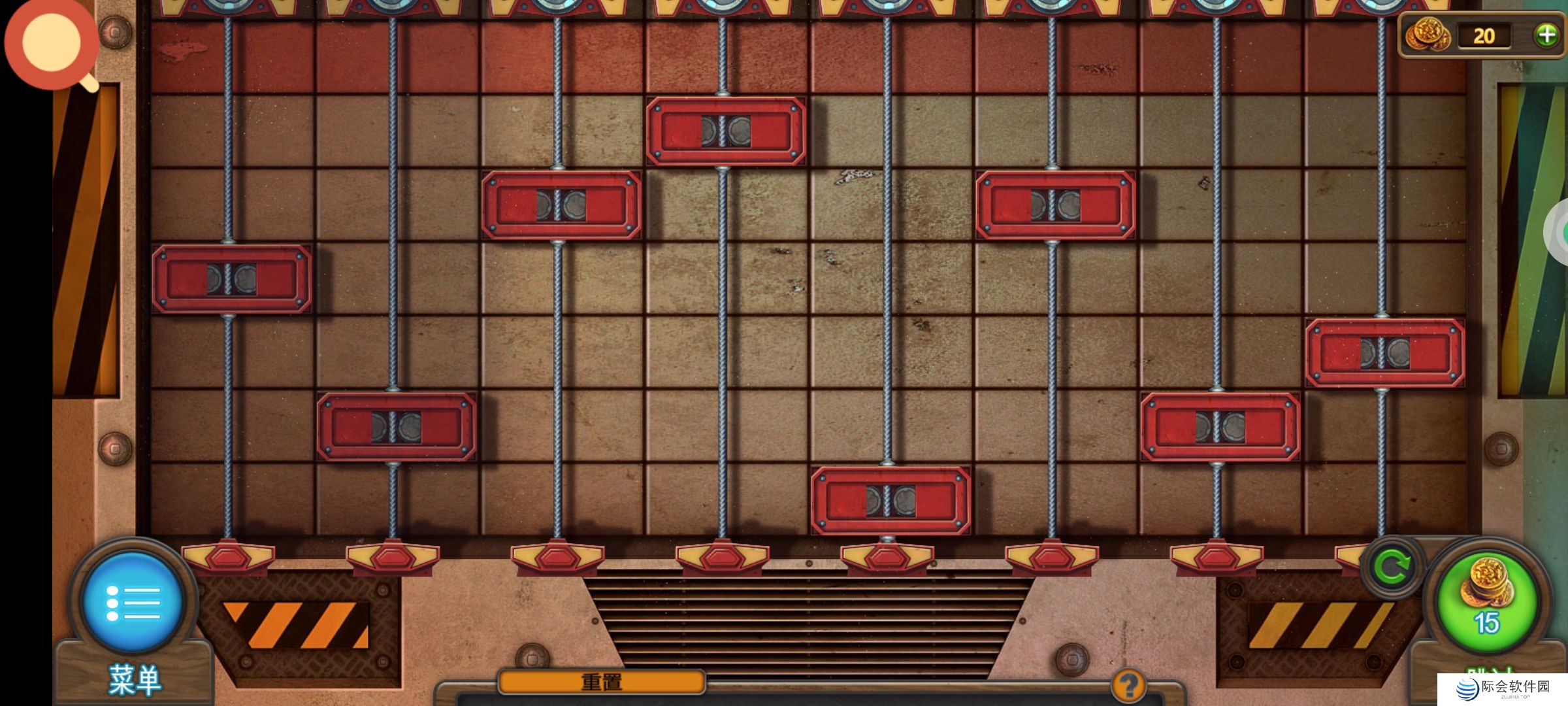Tap the magnifying glass icon

point(52,44)
